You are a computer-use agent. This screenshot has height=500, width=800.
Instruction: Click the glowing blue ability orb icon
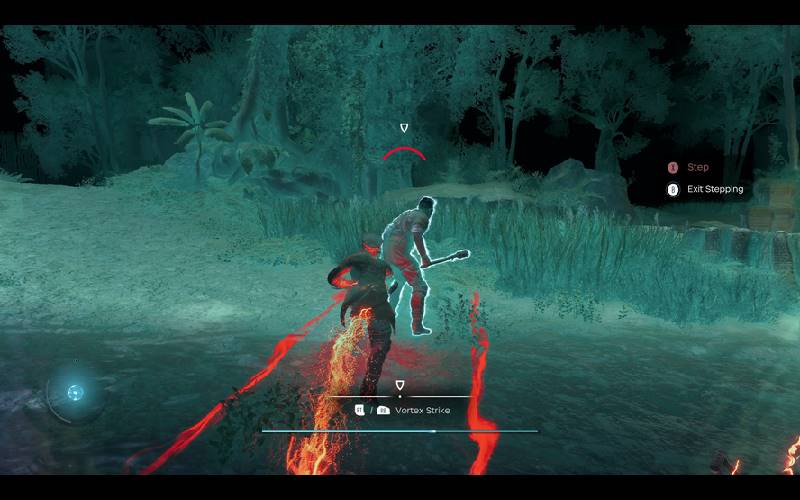click(74, 392)
